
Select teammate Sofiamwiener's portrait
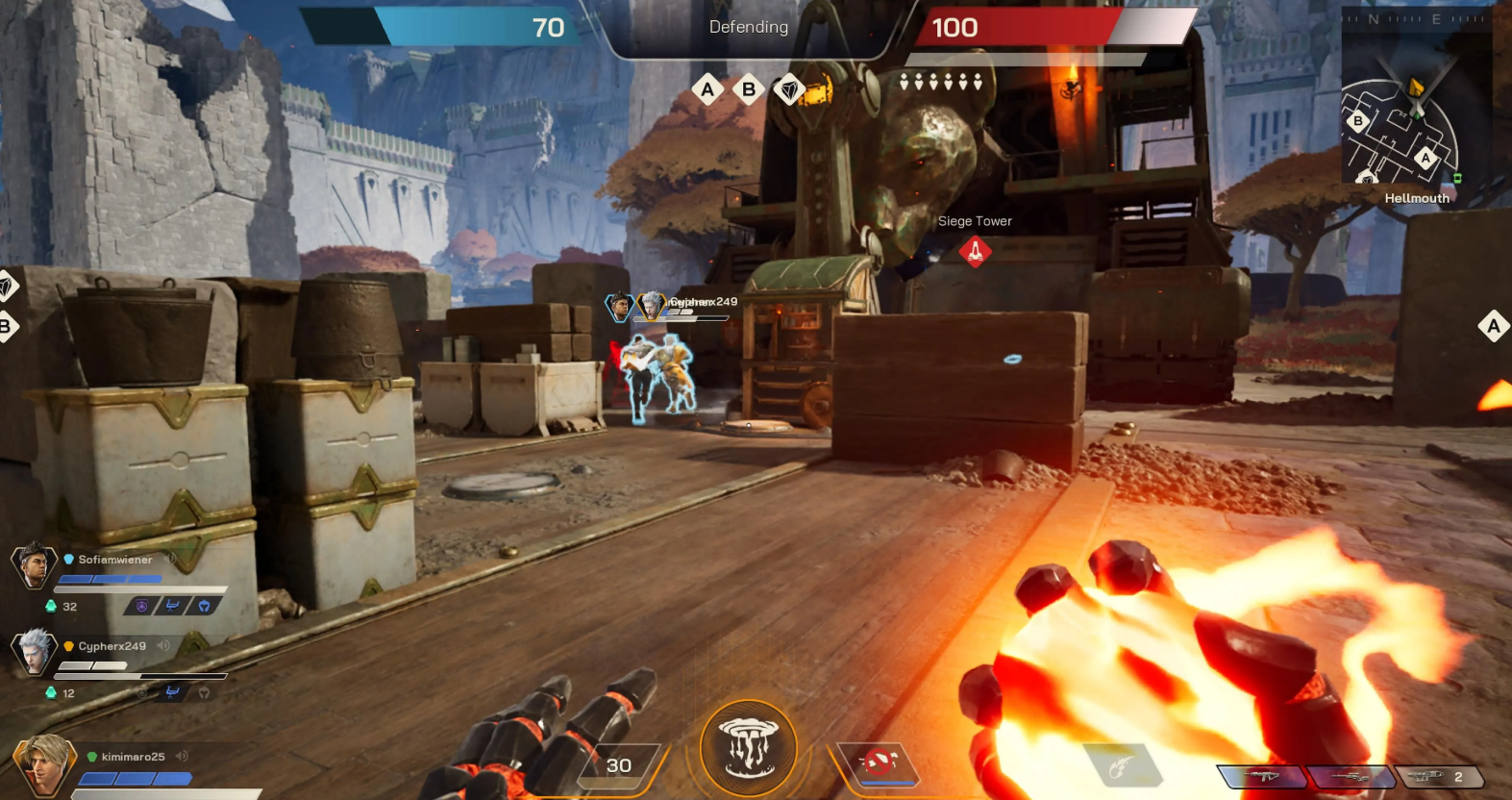(x=34, y=565)
